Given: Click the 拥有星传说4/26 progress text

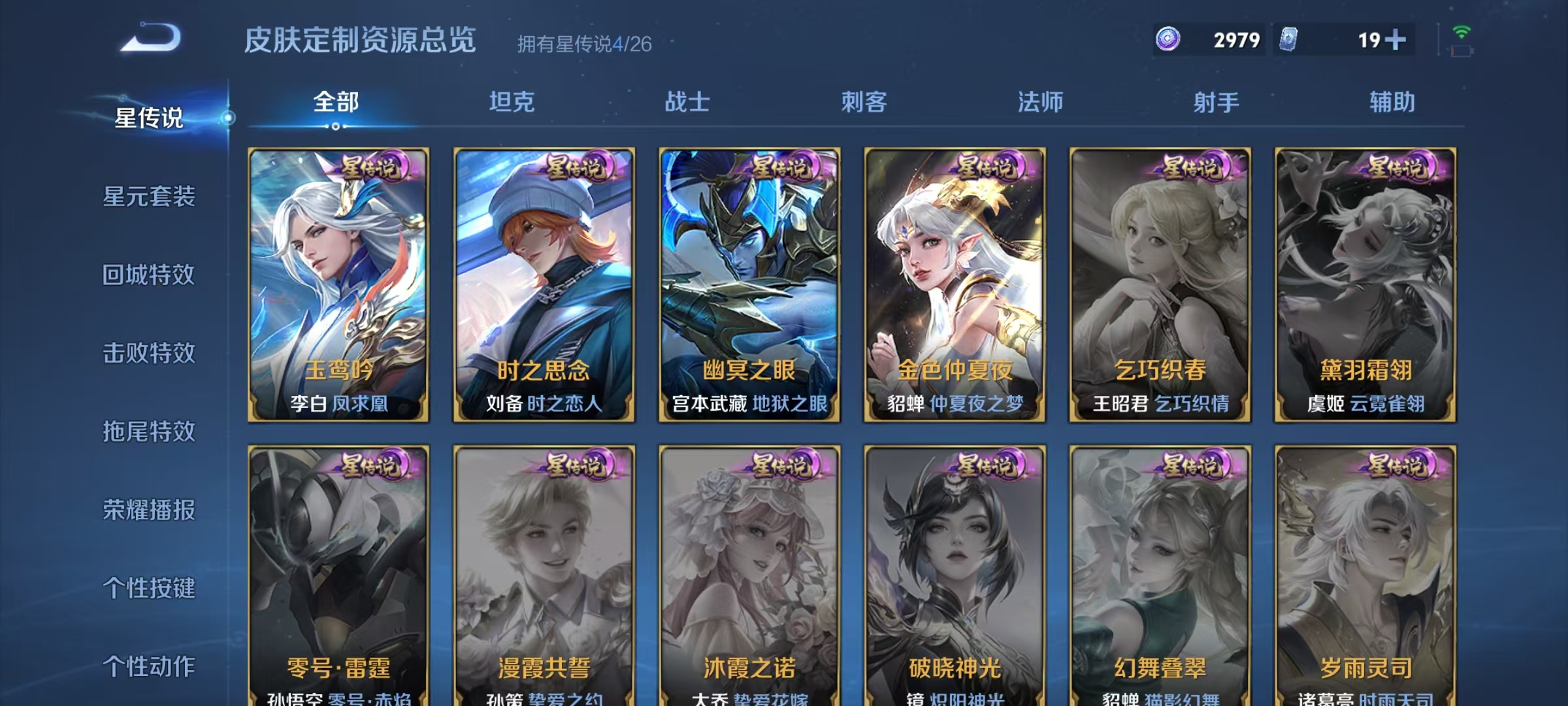Looking at the screenshot, I should click(x=583, y=44).
